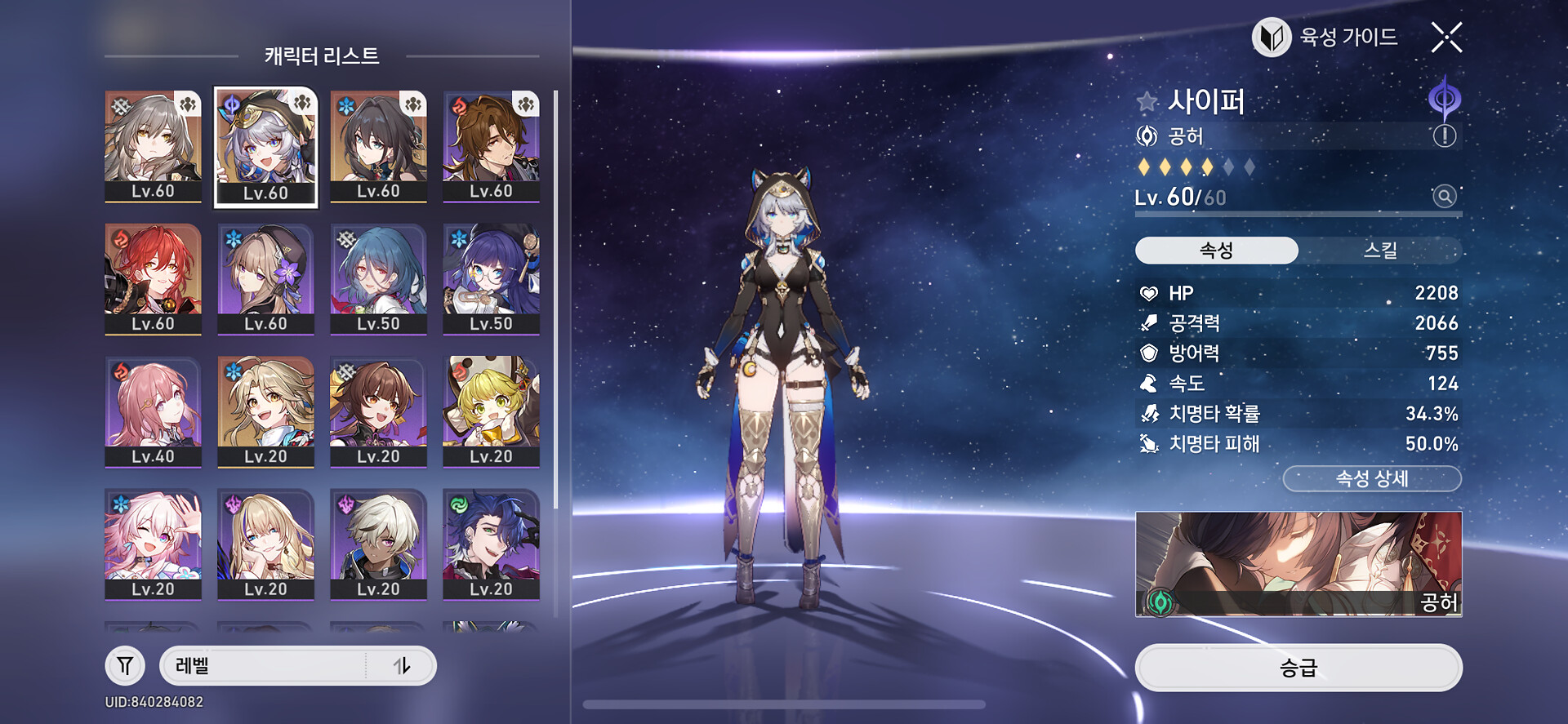Select the blonde girl with hat Lv.20

coord(491,411)
